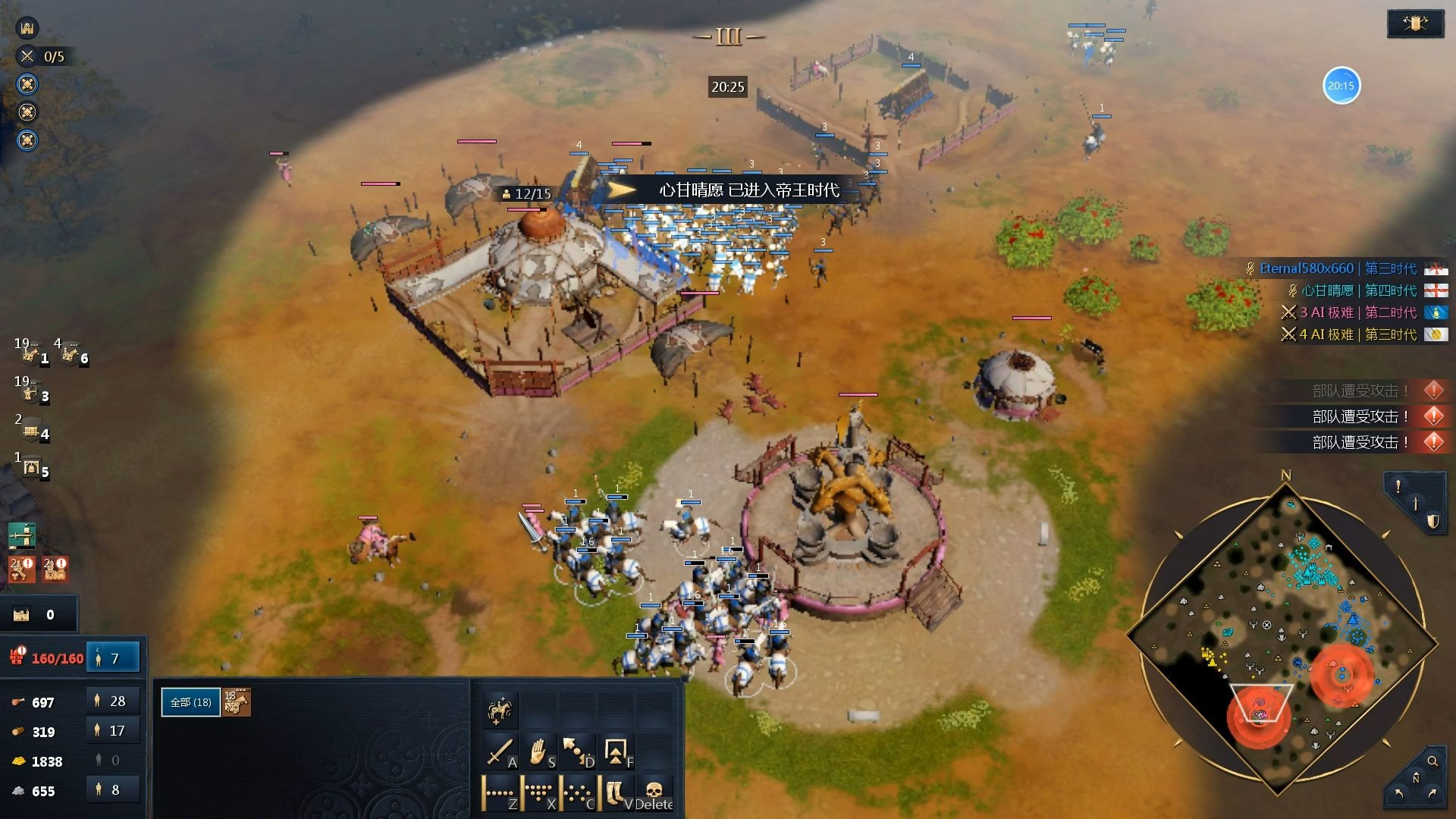Viewport: 1456px width, 819px height.
Task: Switch to the 全部 (18) selection tab
Action: 190,701
